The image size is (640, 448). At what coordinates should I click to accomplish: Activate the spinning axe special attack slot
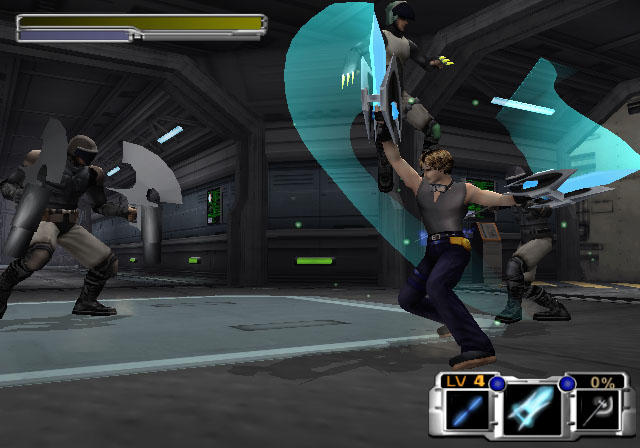coord(599,409)
